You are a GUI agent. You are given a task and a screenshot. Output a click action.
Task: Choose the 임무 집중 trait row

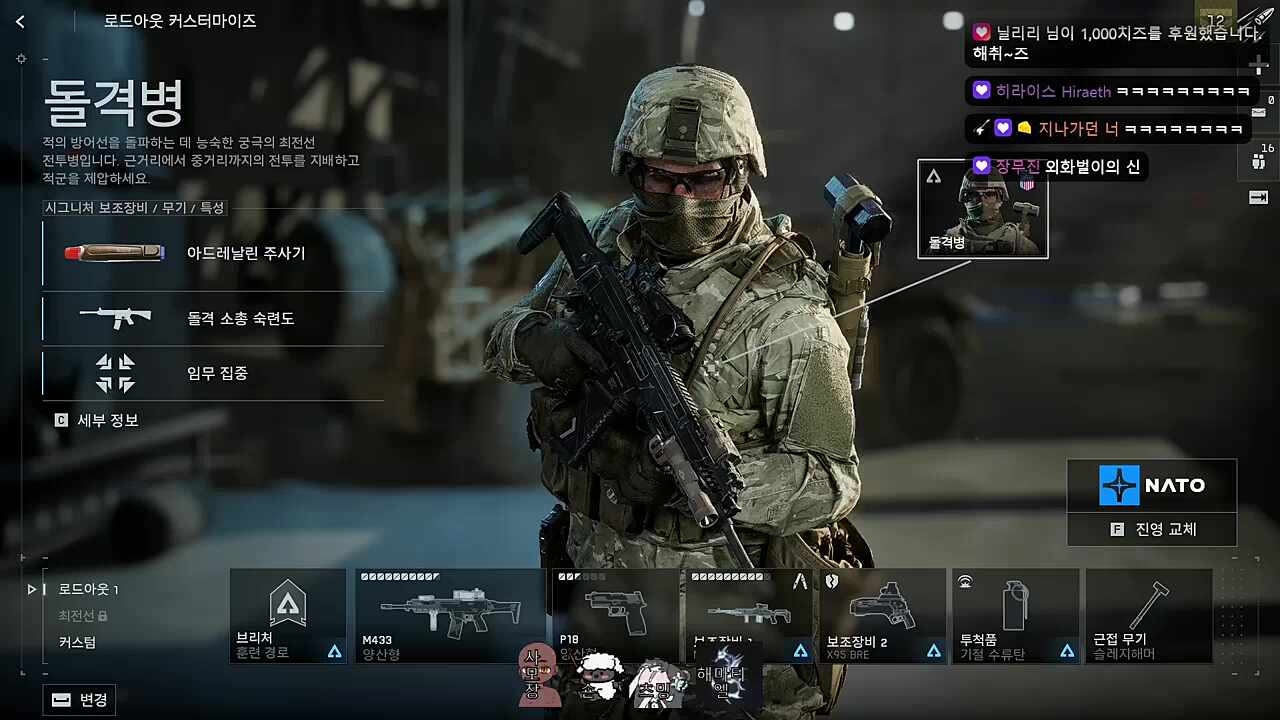[213, 373]
